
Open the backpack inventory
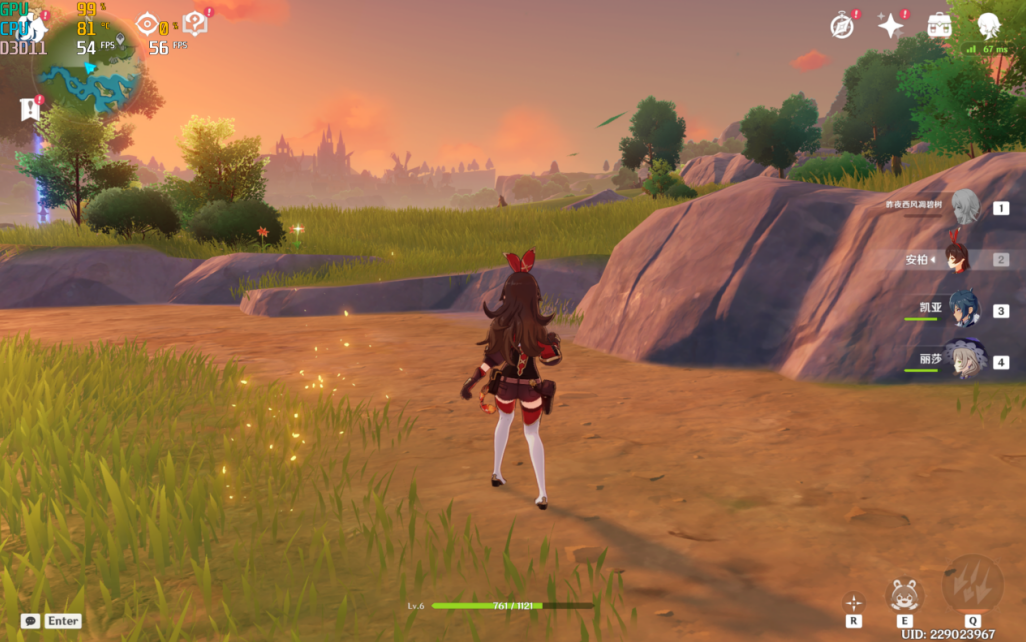pyautogui.click(x=938, y=26)
